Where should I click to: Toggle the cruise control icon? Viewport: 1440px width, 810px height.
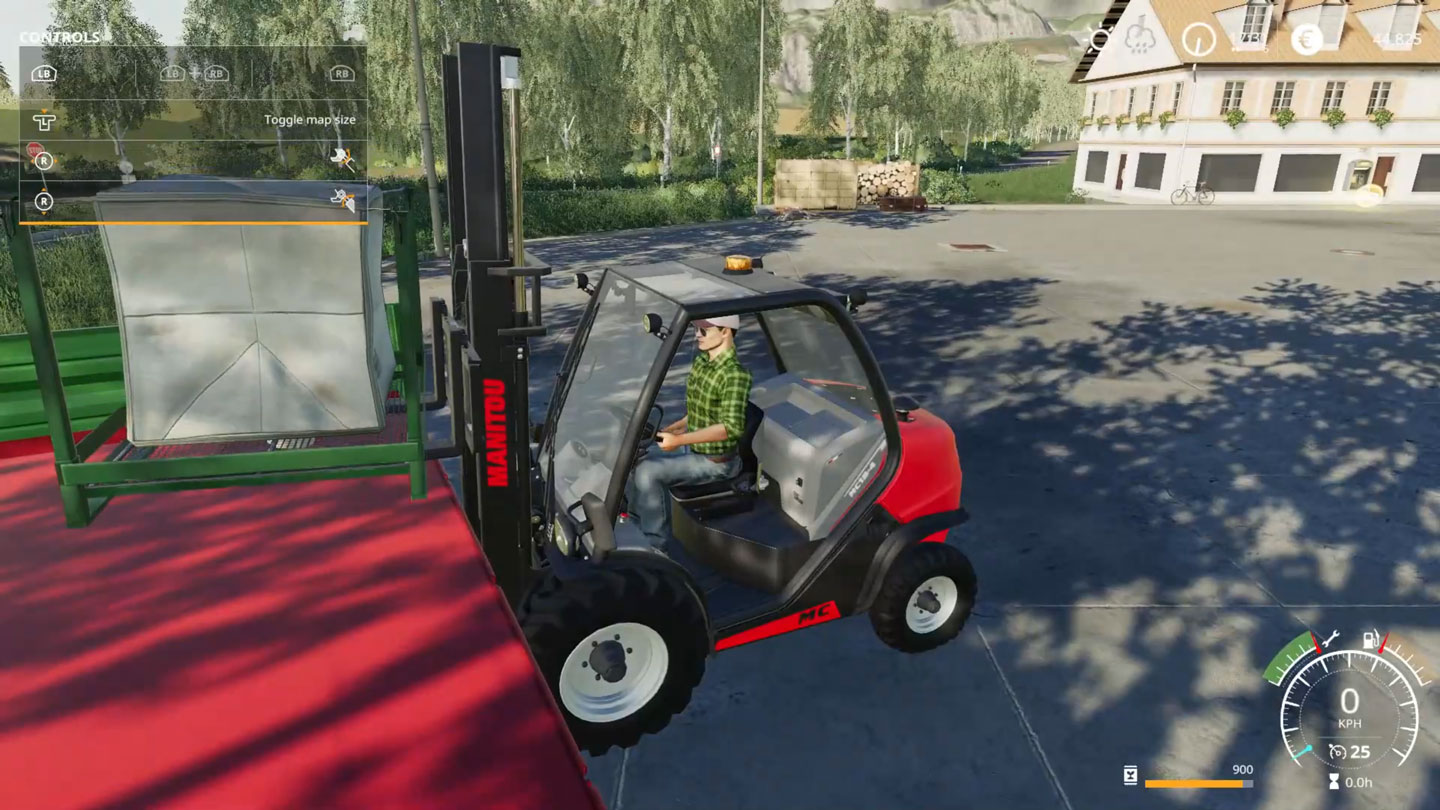[1336, 752]
